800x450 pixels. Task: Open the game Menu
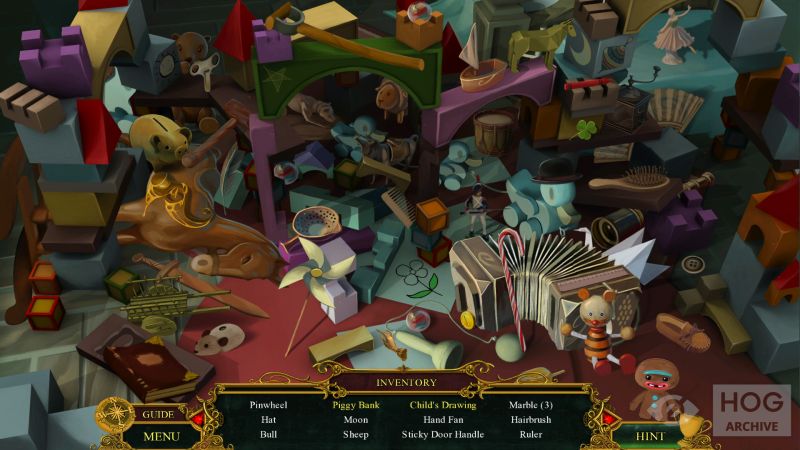[x=160, y=435]
